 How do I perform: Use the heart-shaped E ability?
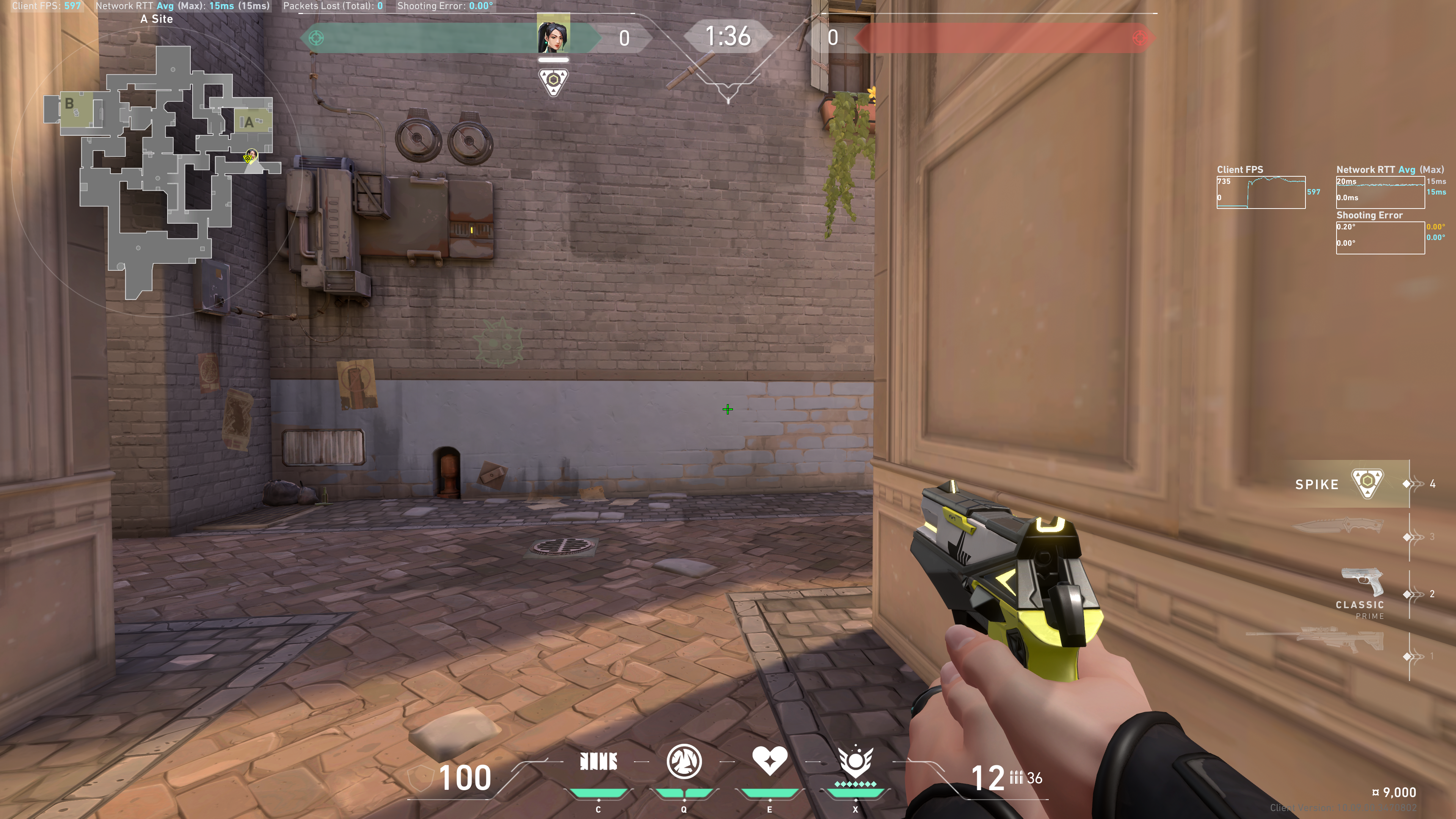click(769, 761)
